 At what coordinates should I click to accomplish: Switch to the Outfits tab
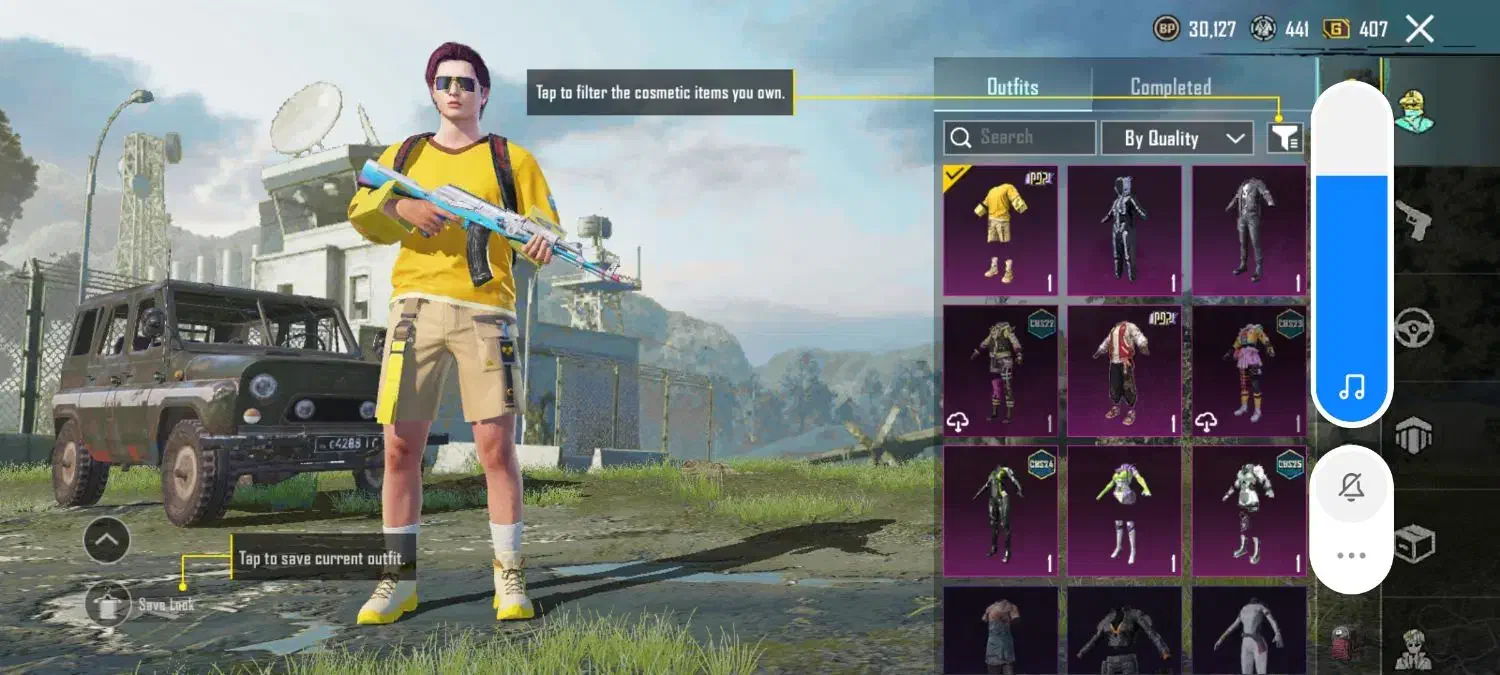1012,87
